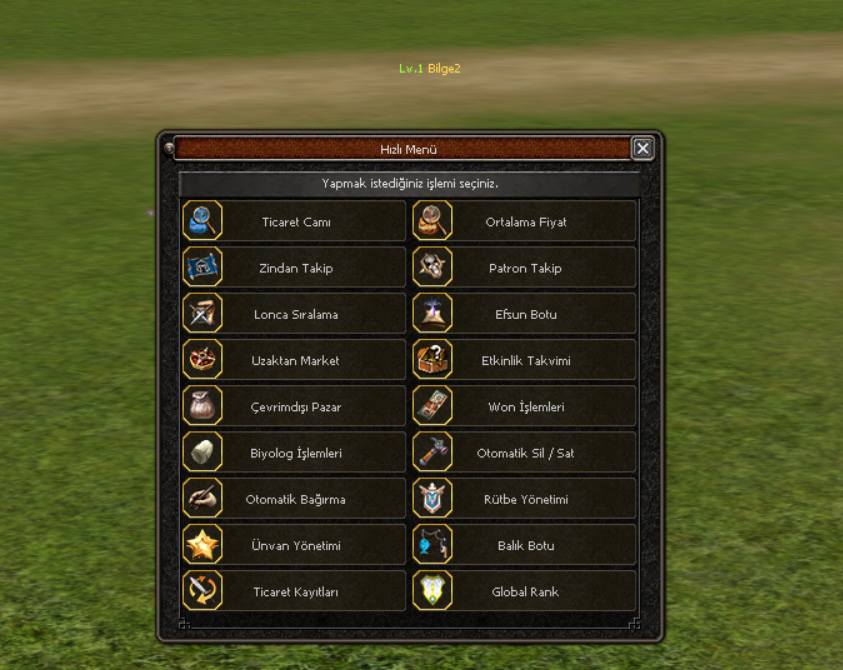Viewport: 843px width, 670px height.
Task: View the Etkinlik Takvimi
Action: [x=525, y=360]
